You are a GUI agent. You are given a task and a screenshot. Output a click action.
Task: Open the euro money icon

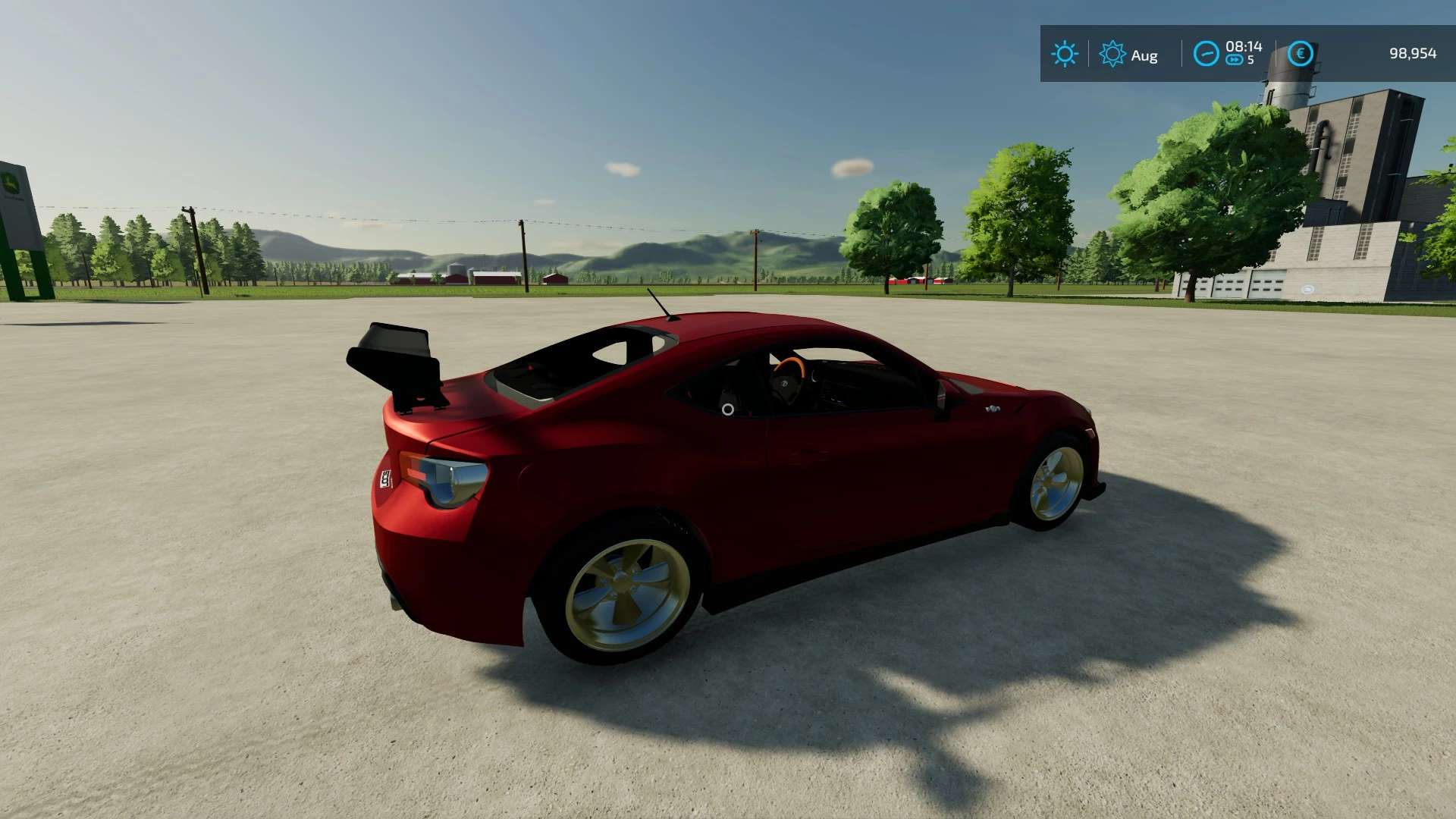pos(1301,53)
